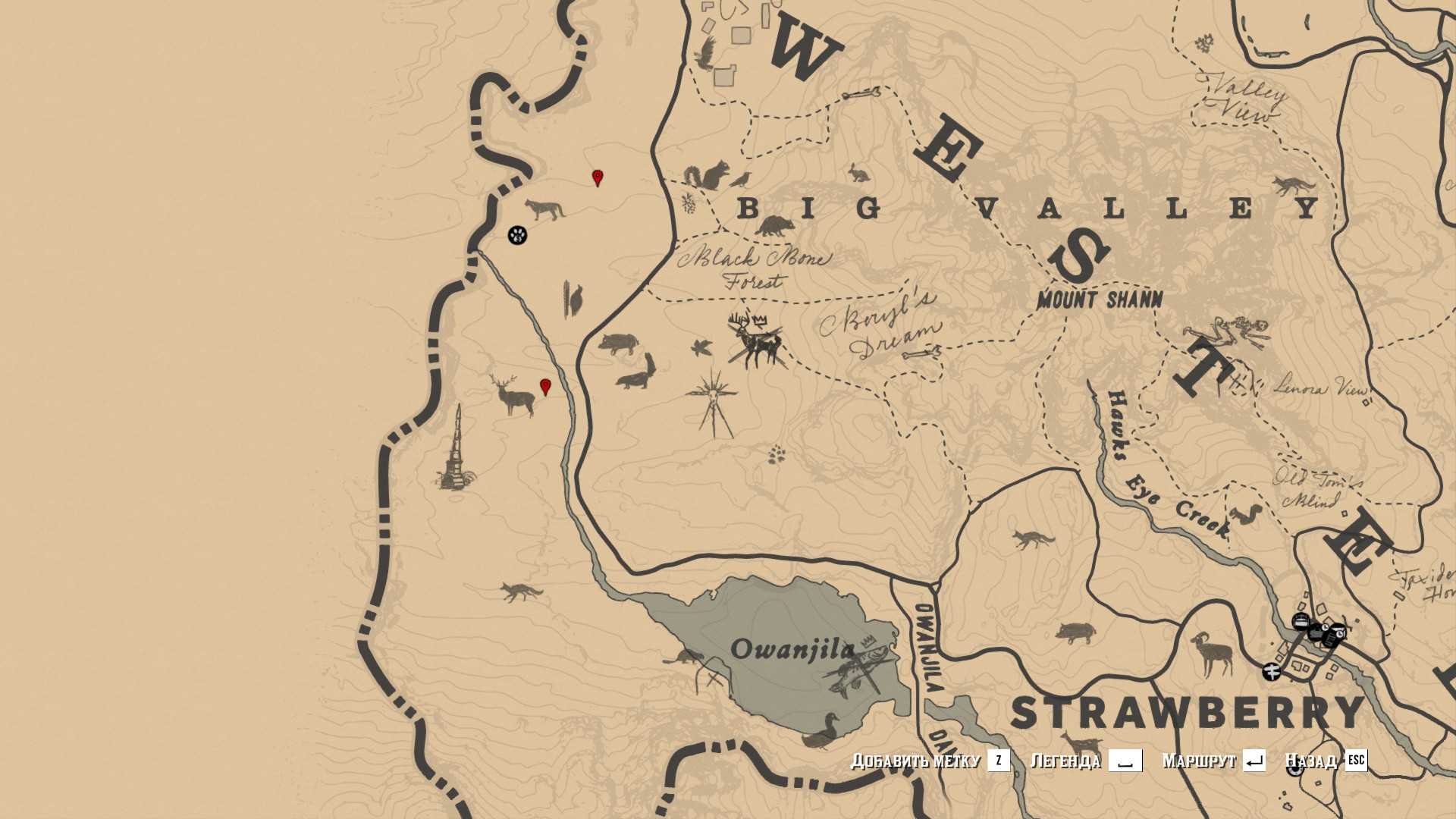Click the Добавить метку button
Screen dimensions: 1456x819
pos(930,761)
